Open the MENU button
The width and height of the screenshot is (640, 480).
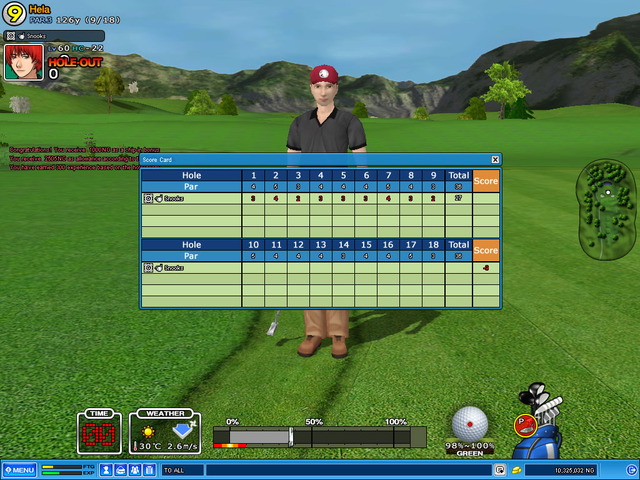point(19,470)
